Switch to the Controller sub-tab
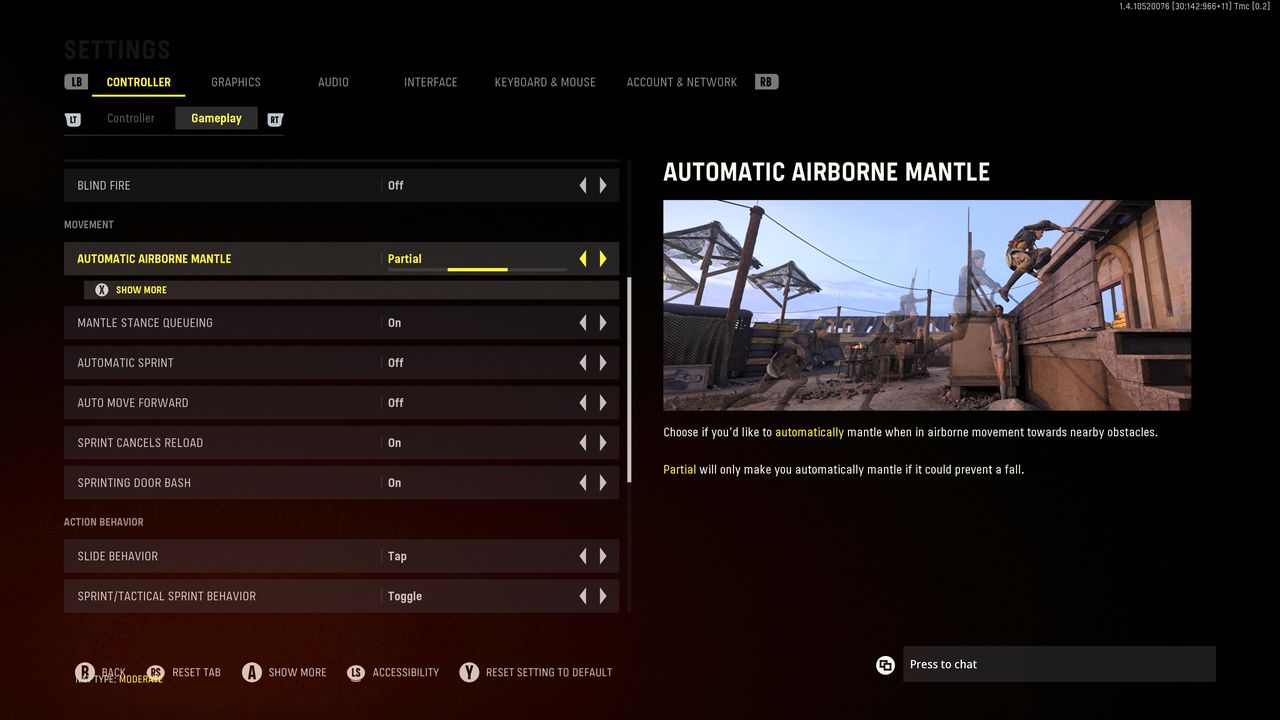Screen dimensions: 1280x720 (x=131, y=118)
